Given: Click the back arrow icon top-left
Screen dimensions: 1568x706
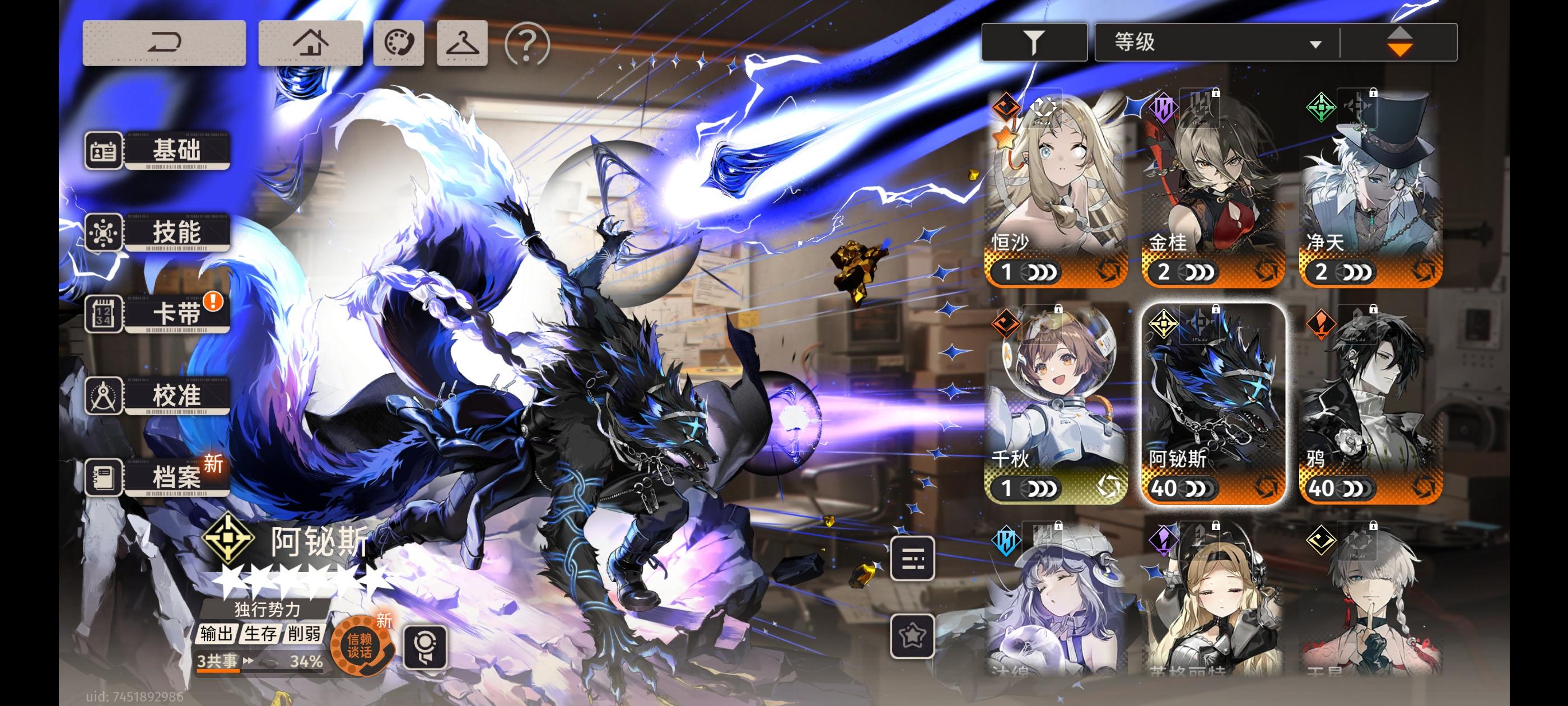Looking at the screenshot, I should pos(163,43).
